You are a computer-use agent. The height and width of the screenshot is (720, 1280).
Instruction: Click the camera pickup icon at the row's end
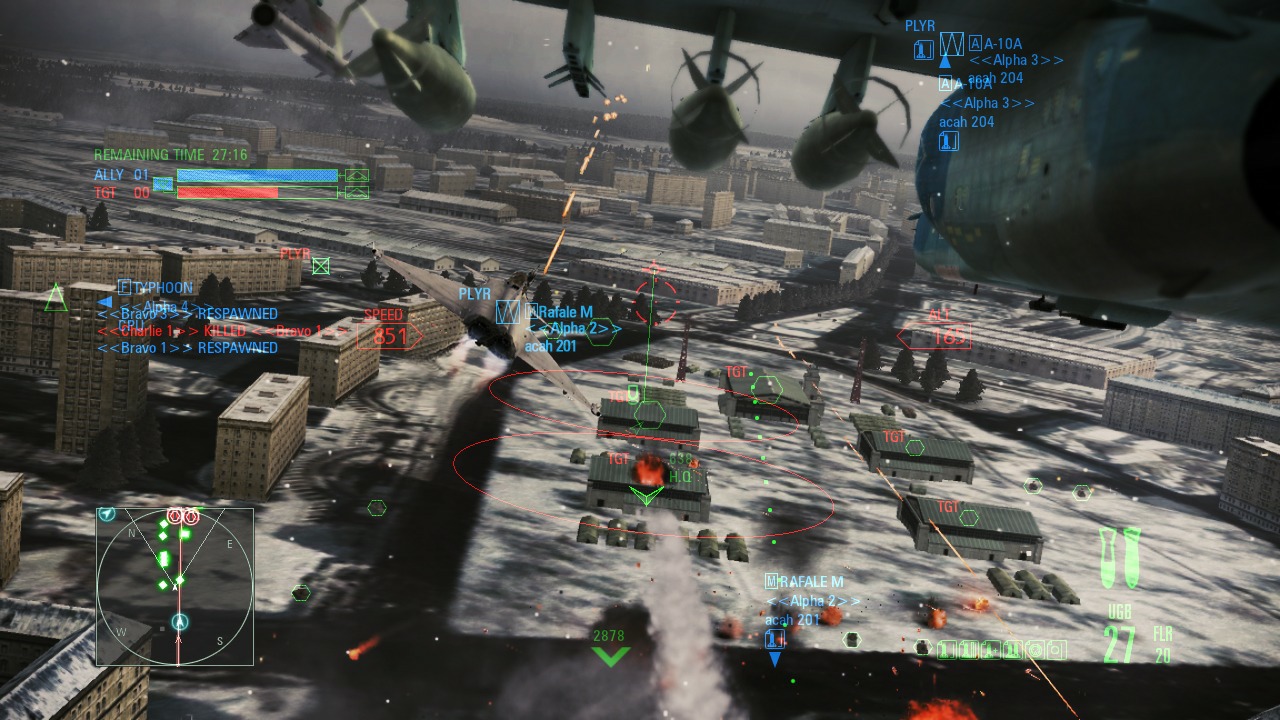1056,648
